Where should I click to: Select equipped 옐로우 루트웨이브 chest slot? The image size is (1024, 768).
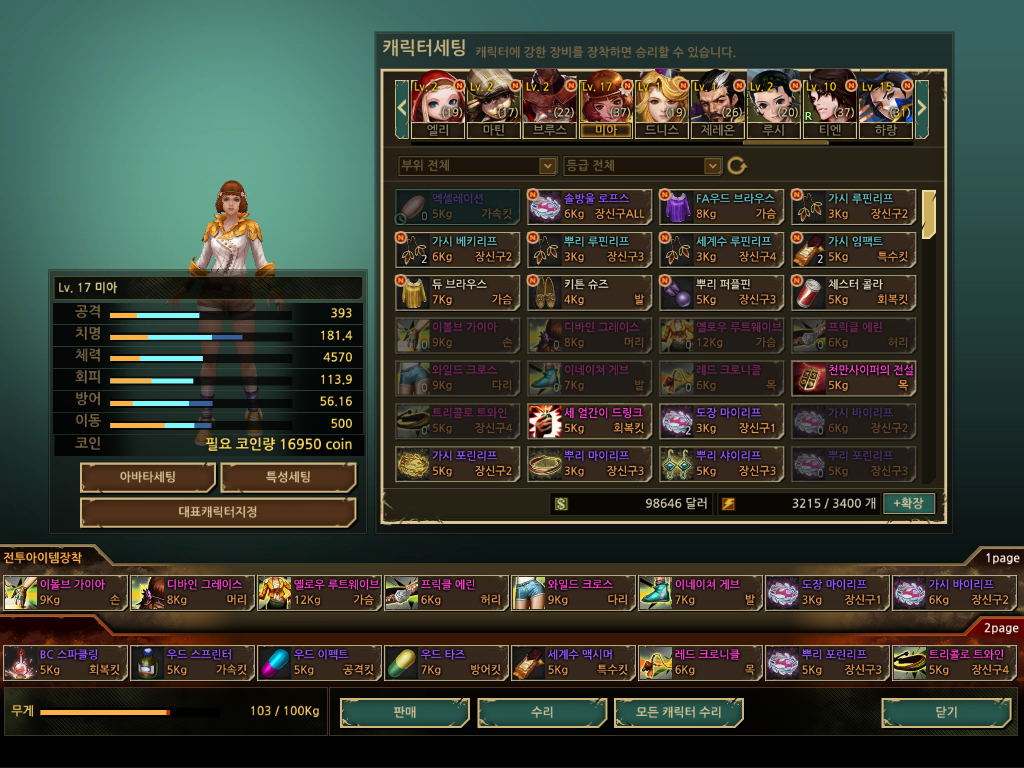click(x=319, y=592)
